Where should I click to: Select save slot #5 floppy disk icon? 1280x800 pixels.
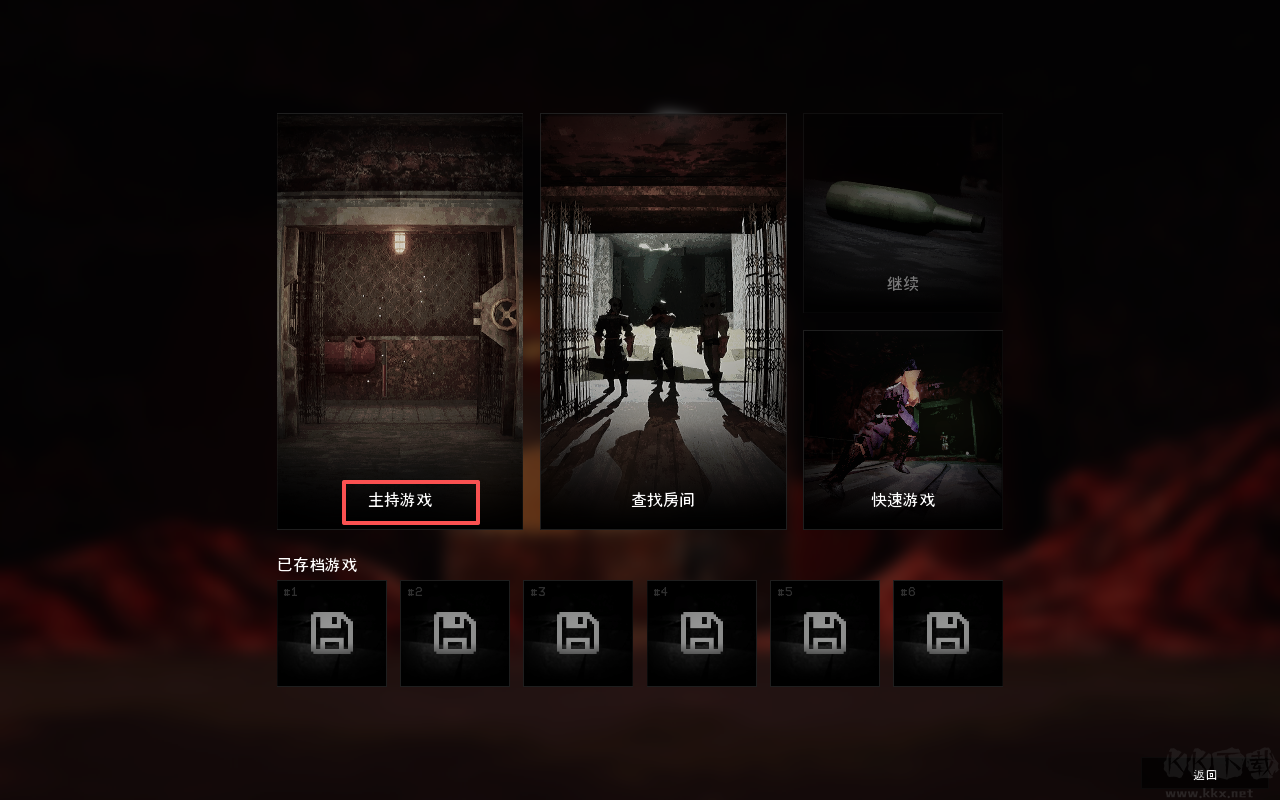click(x=825, y=633)
